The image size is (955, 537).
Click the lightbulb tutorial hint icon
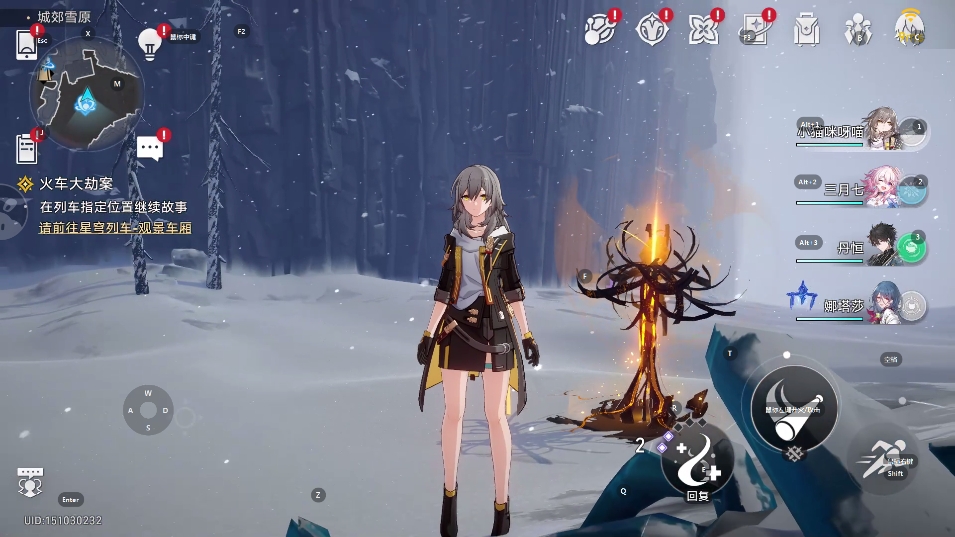click(150, 43)
